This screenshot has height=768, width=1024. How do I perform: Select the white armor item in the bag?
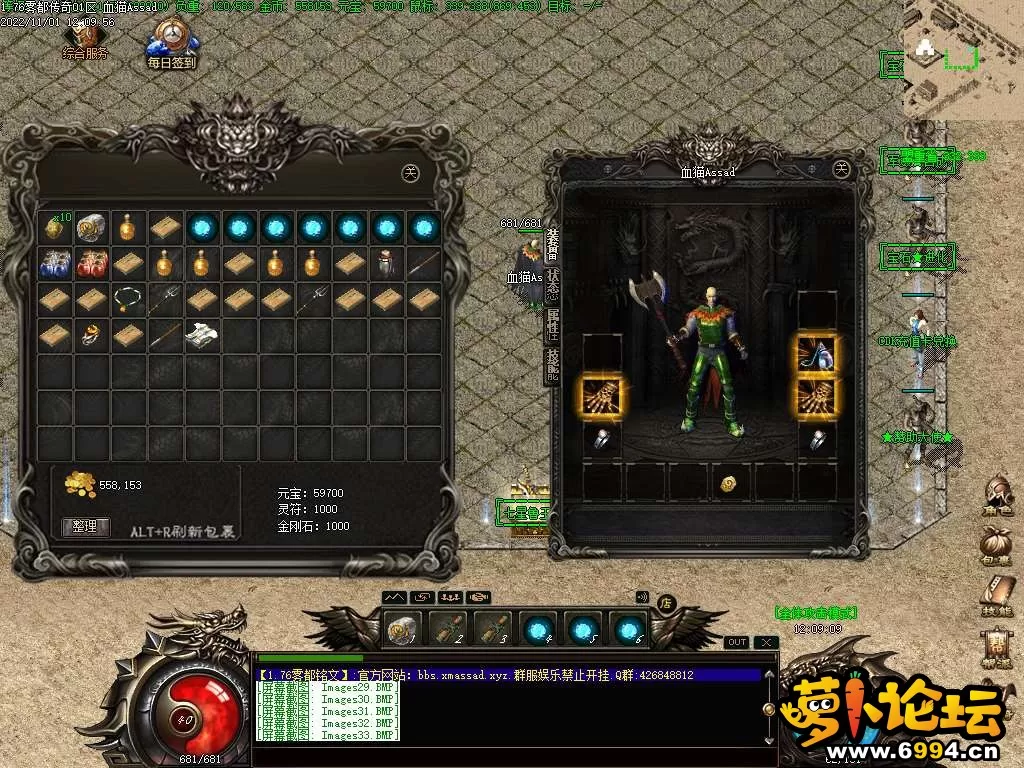pyautogui.click(x=201, y=334)
